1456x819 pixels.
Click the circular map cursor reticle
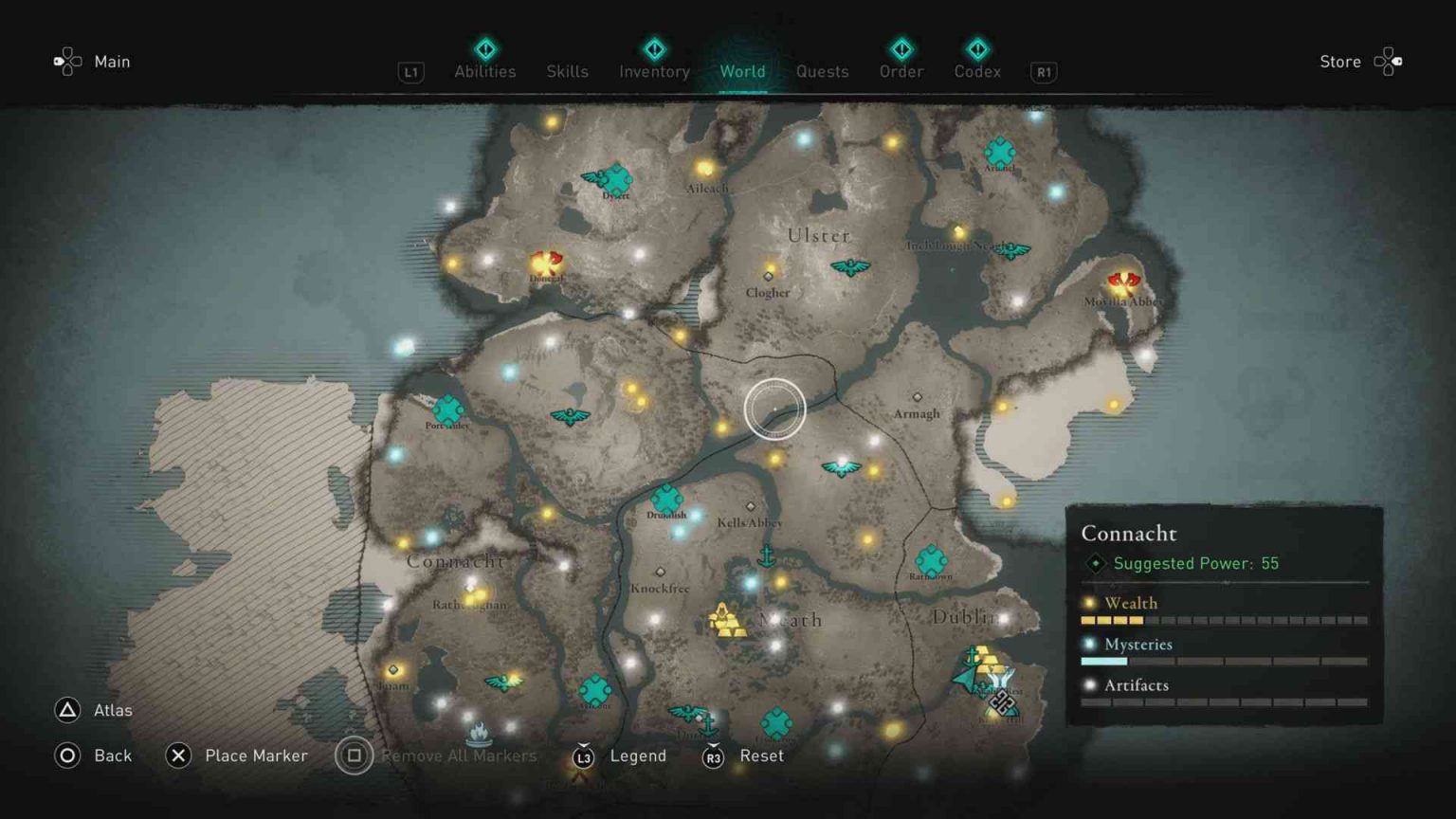click(774, 408)
